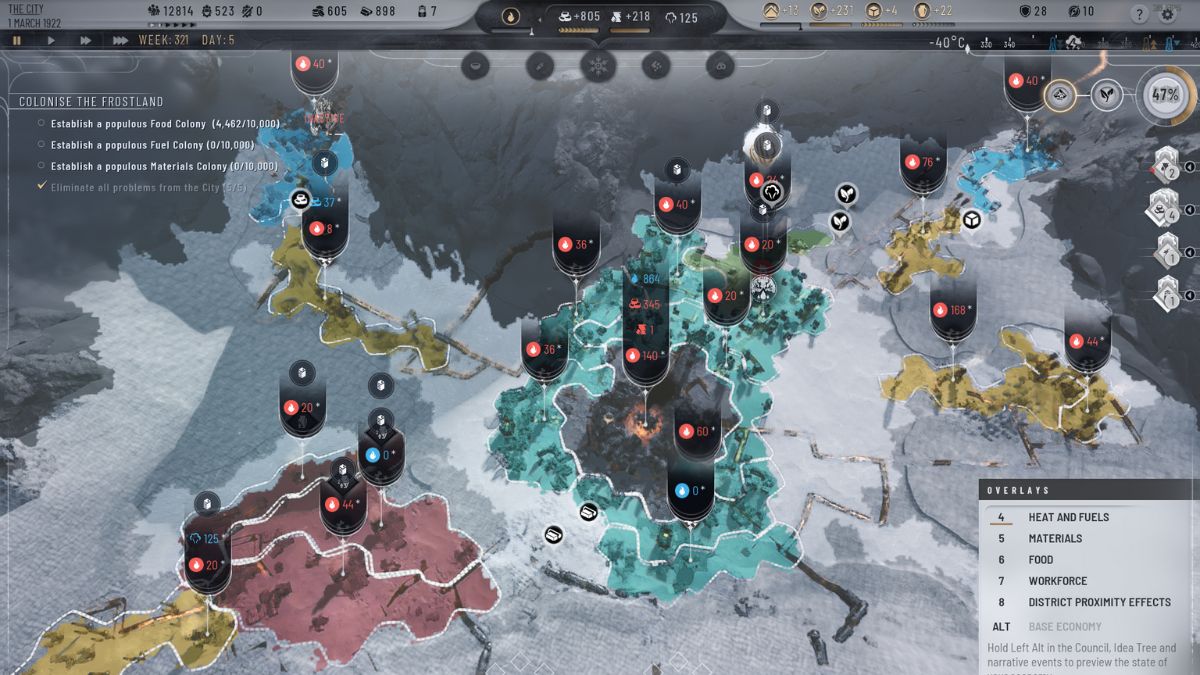Pause the game with the pause button
The image size is (1200, 675).
(x=17, y=40)
